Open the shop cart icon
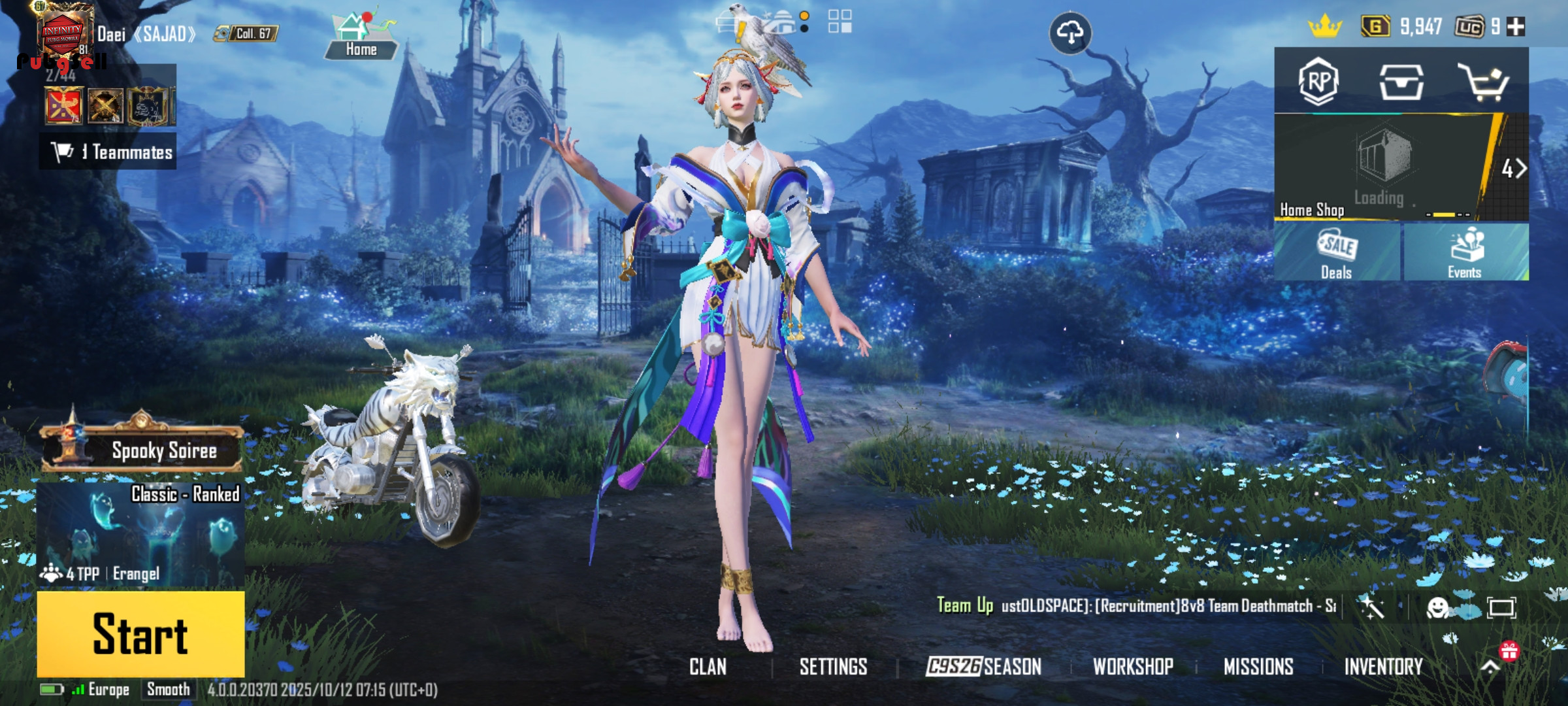The image size is (1568, 706). [x=1484, y=83]
